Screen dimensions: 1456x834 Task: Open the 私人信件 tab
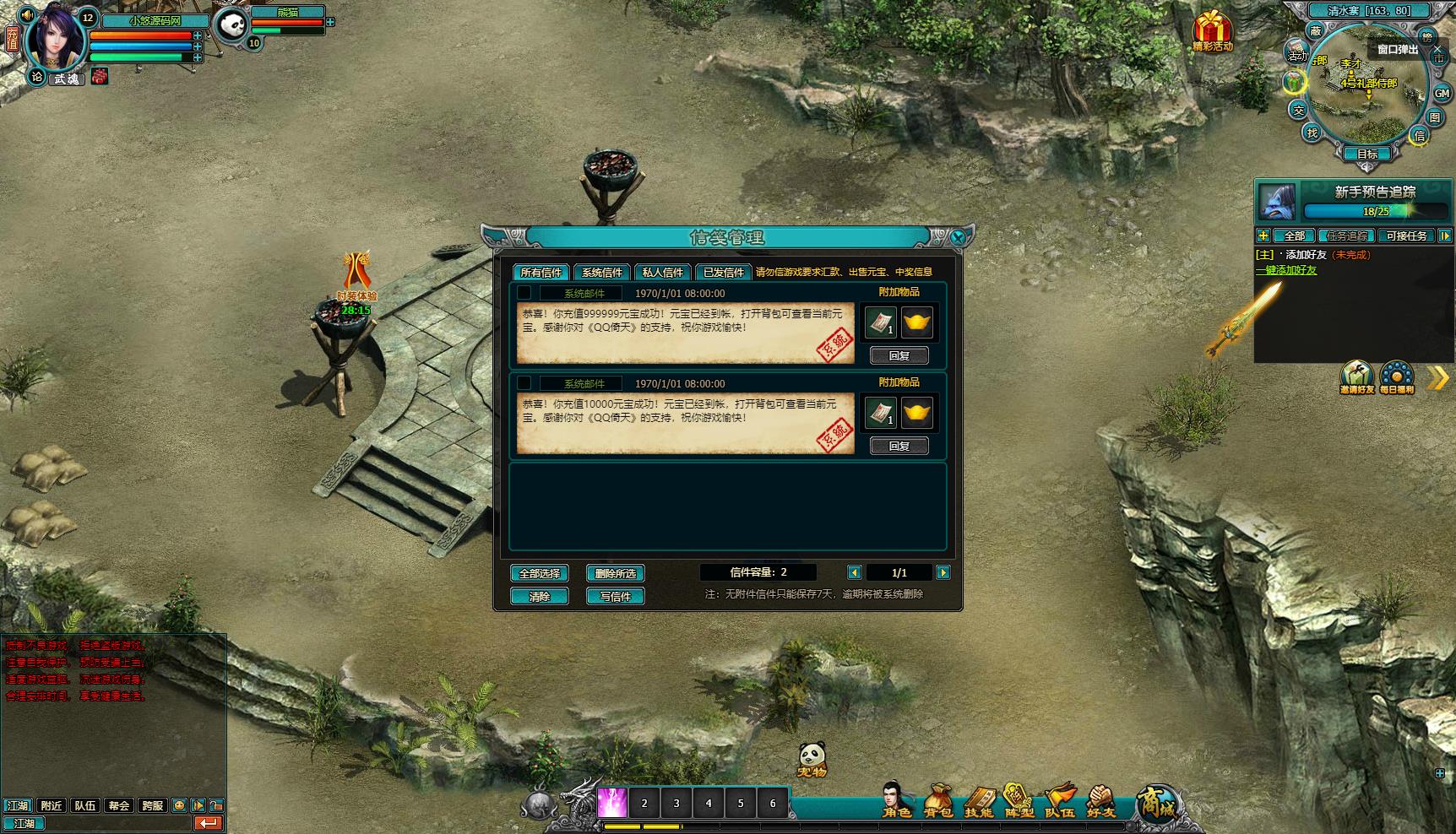coord(662,272)
